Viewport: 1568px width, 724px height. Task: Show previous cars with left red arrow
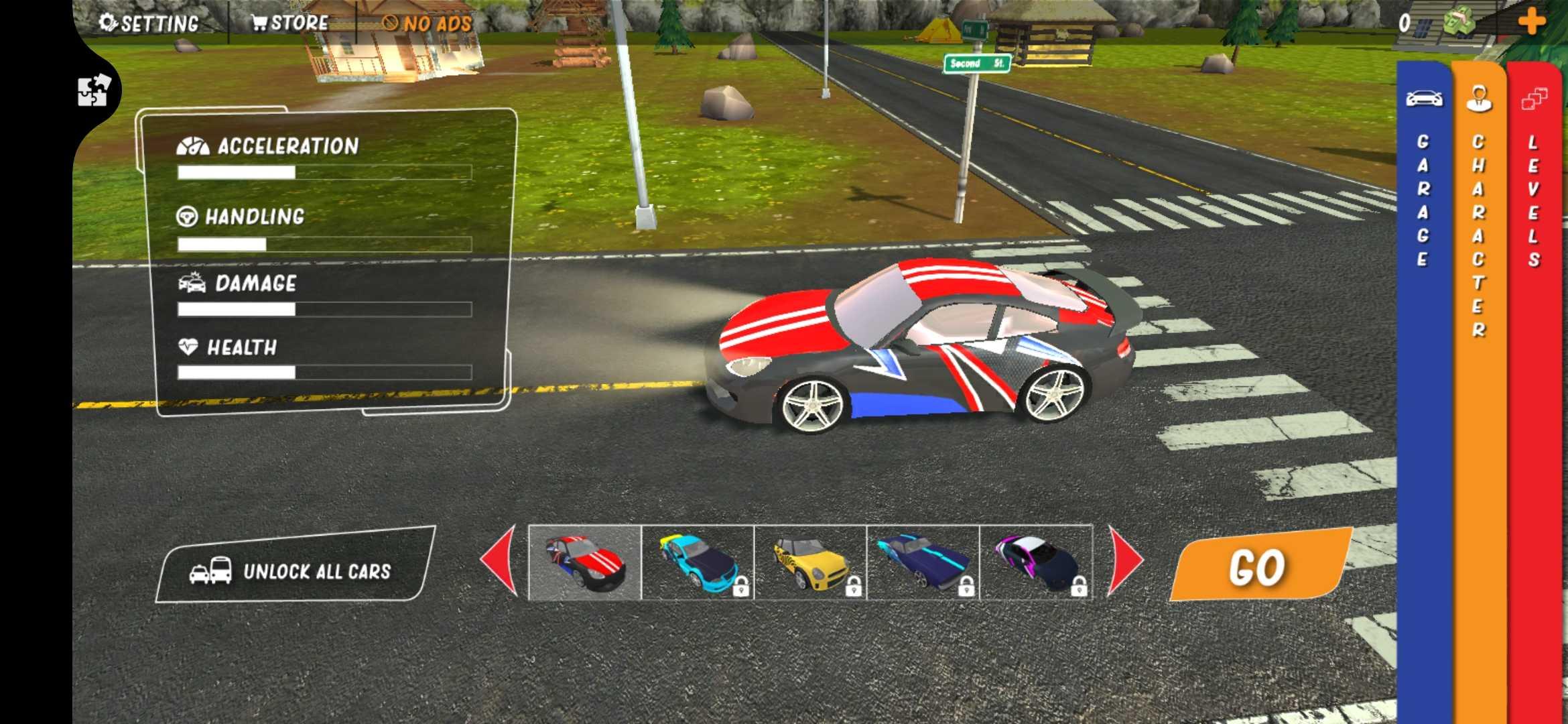(501, 560)
